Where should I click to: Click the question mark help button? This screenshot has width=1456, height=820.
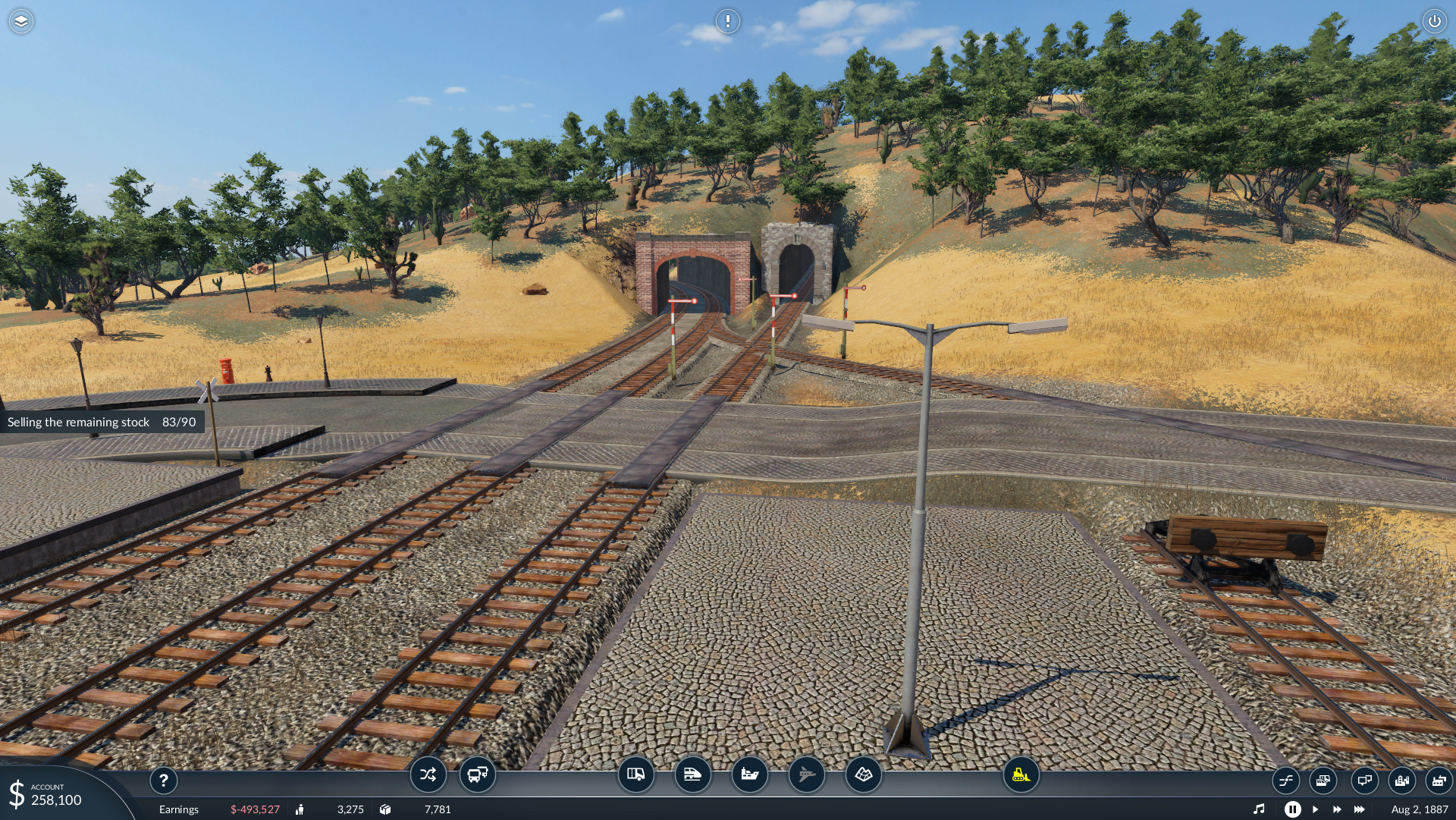pyautogui.click(x=163, y=780)
